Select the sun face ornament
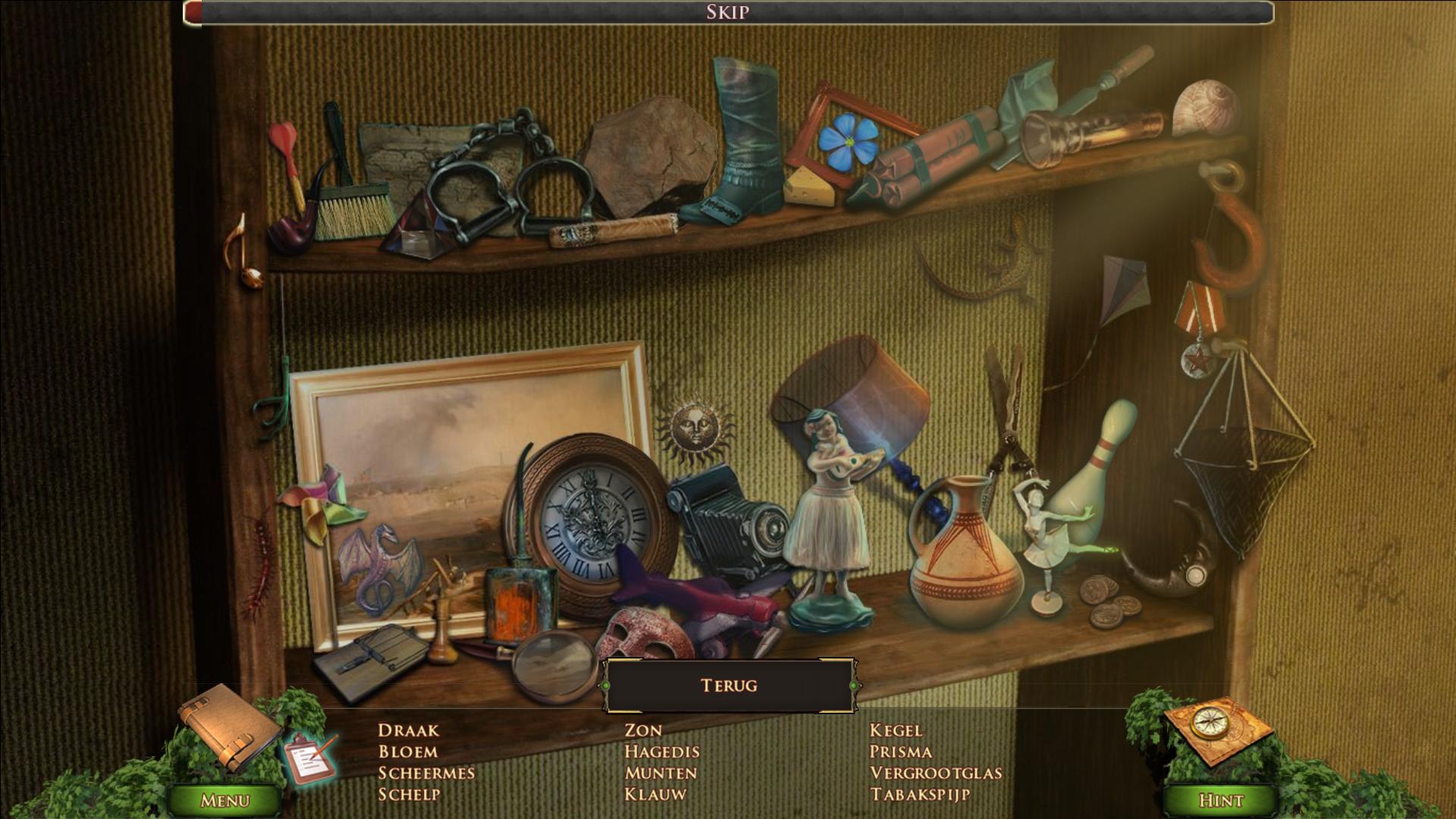 pos(695,429)
